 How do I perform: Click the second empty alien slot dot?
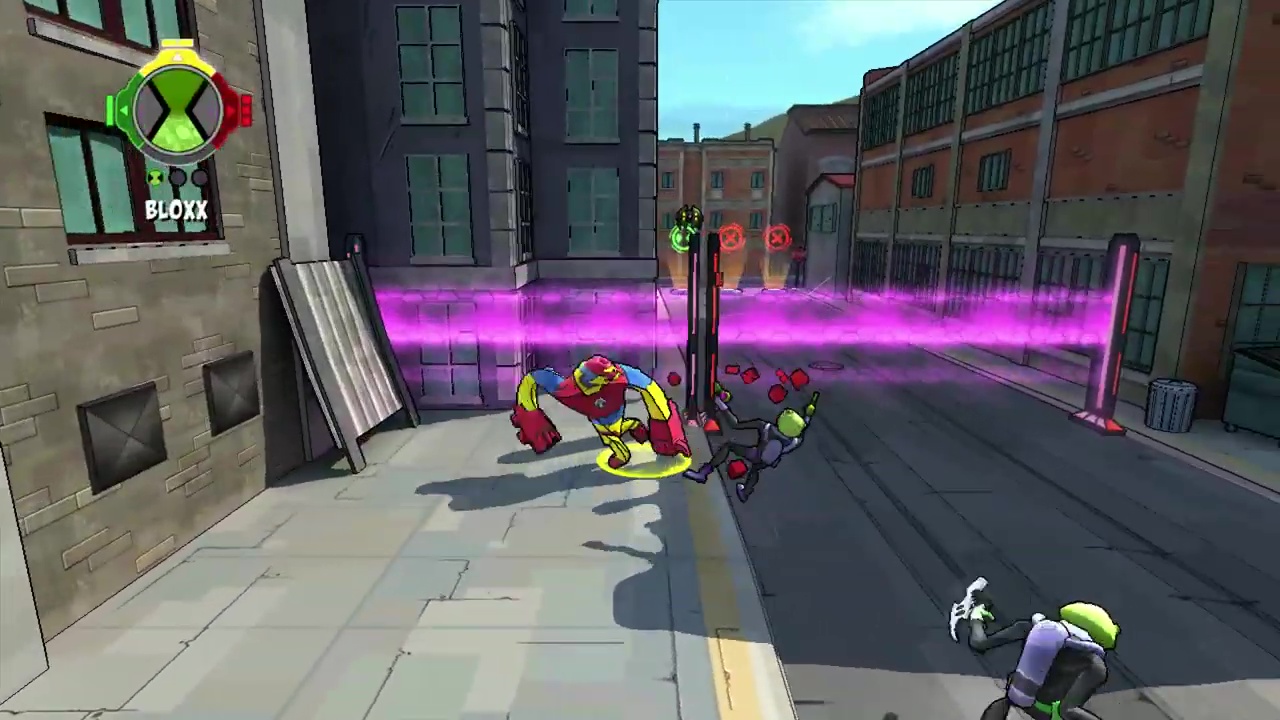pos(200,177)
